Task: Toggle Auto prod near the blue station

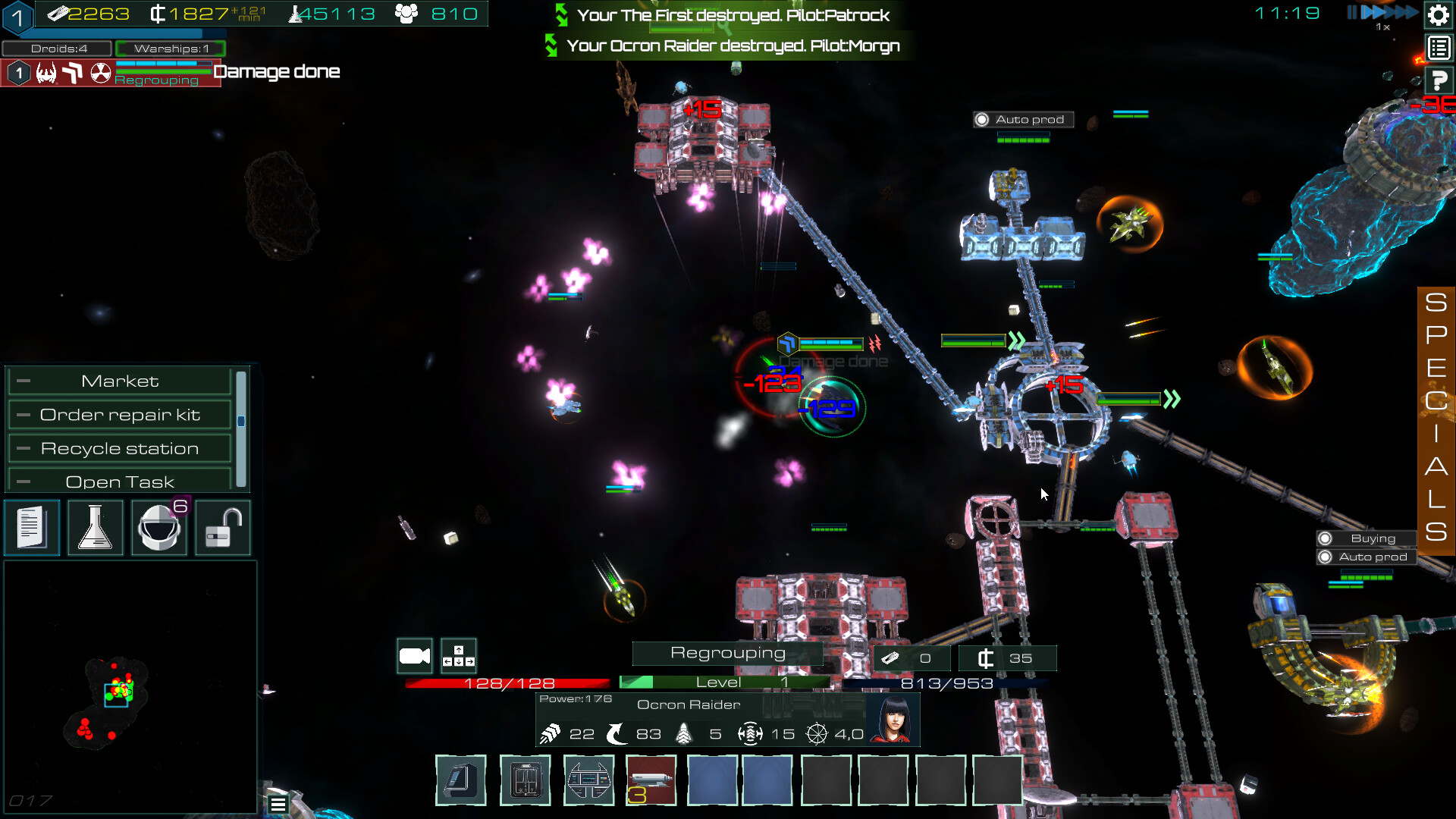Action: click(x=1022, y=119)
